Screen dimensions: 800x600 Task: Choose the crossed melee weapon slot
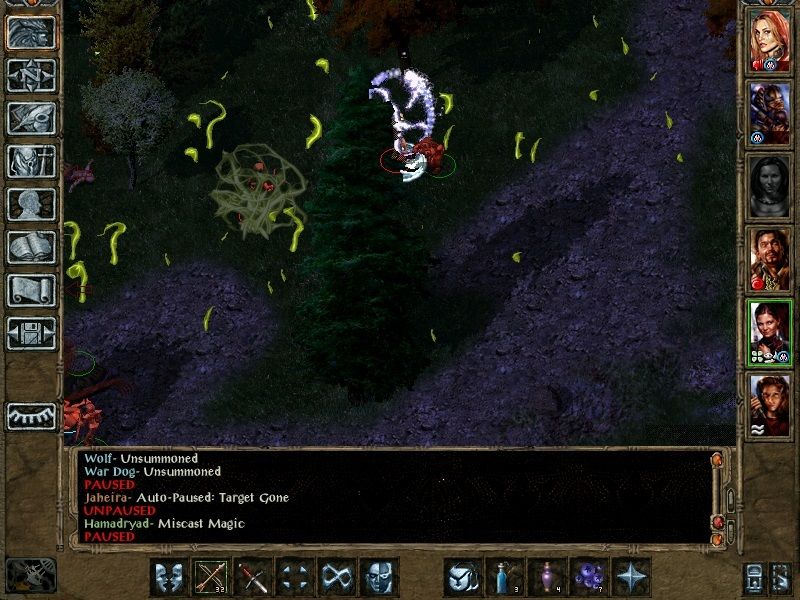click(x=254, y=577)
